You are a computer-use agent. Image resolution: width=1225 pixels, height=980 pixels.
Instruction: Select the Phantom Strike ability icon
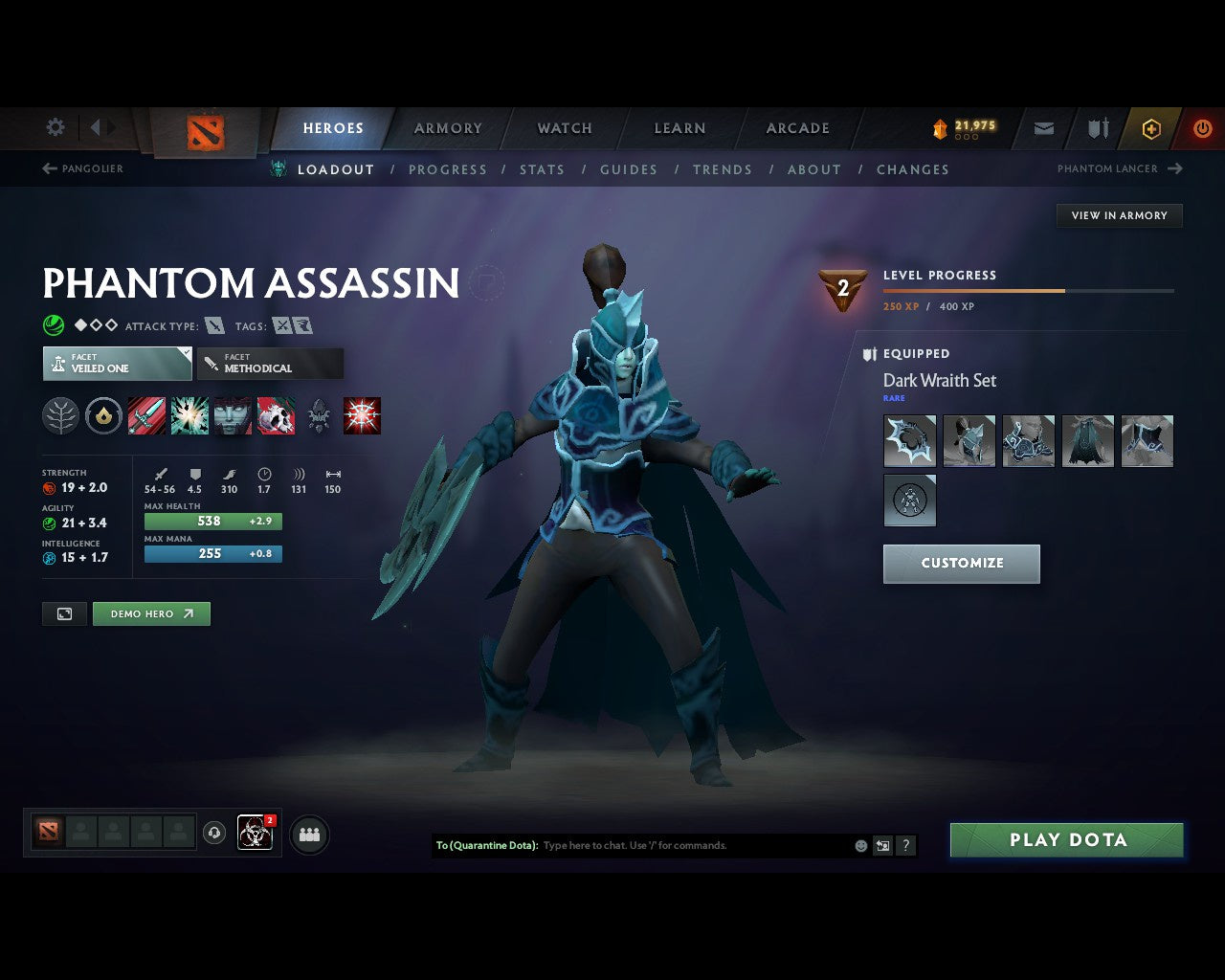click(189, 415)
